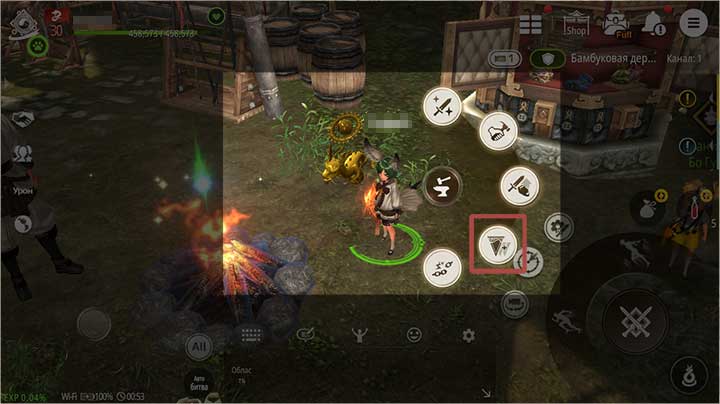This screenshot has height=404, width=720.
Task: Open settings gear in bottom bar
Action: (x=466, y=335)
